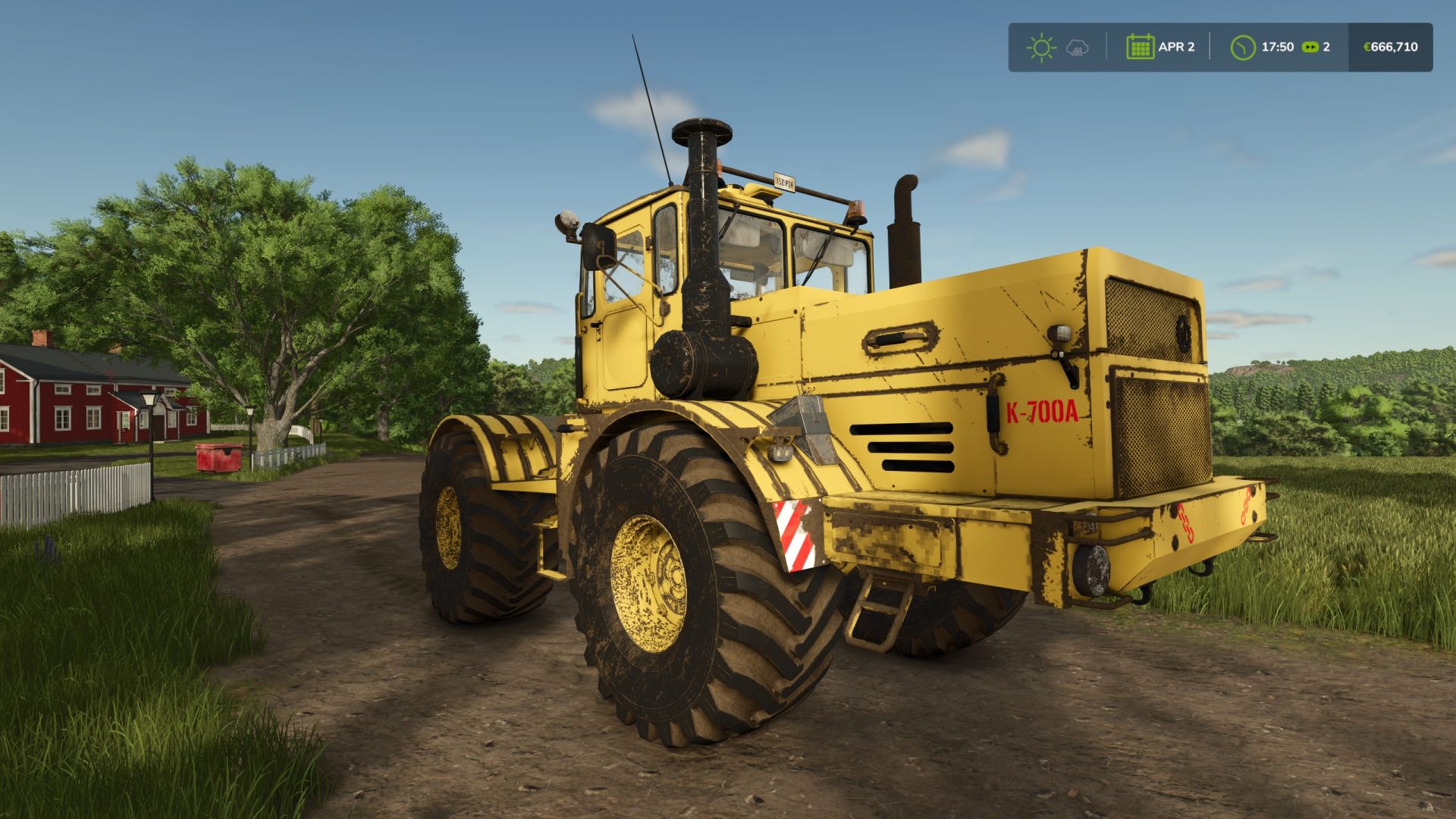Viewport: 1456px width, 819px height.
Task: Toggle the forecast weather display
Action: point(1078,47)
